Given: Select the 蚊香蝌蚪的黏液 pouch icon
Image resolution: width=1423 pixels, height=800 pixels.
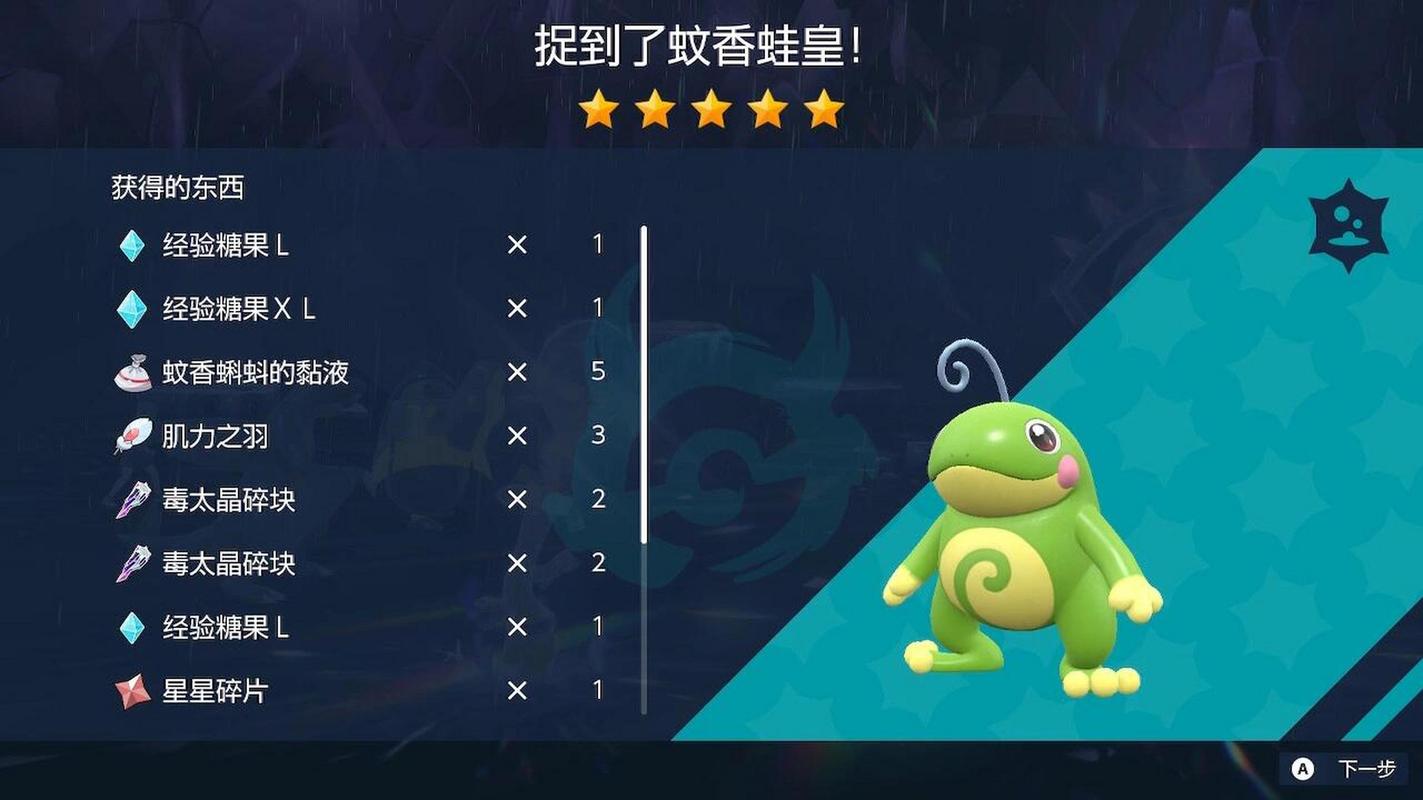Looking at the screenshot, I should [133, 372].
